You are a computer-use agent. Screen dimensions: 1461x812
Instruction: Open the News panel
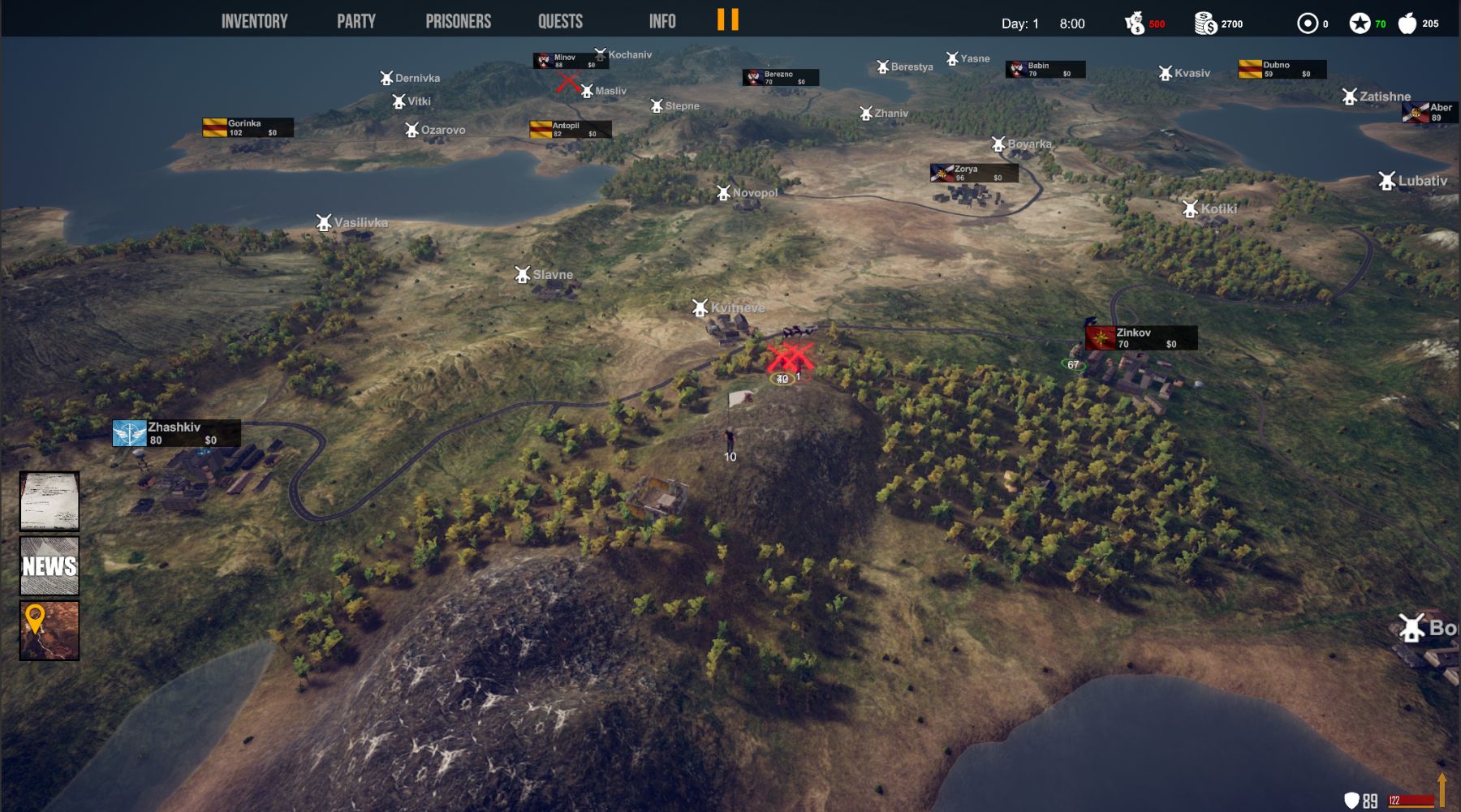point(50,565)
